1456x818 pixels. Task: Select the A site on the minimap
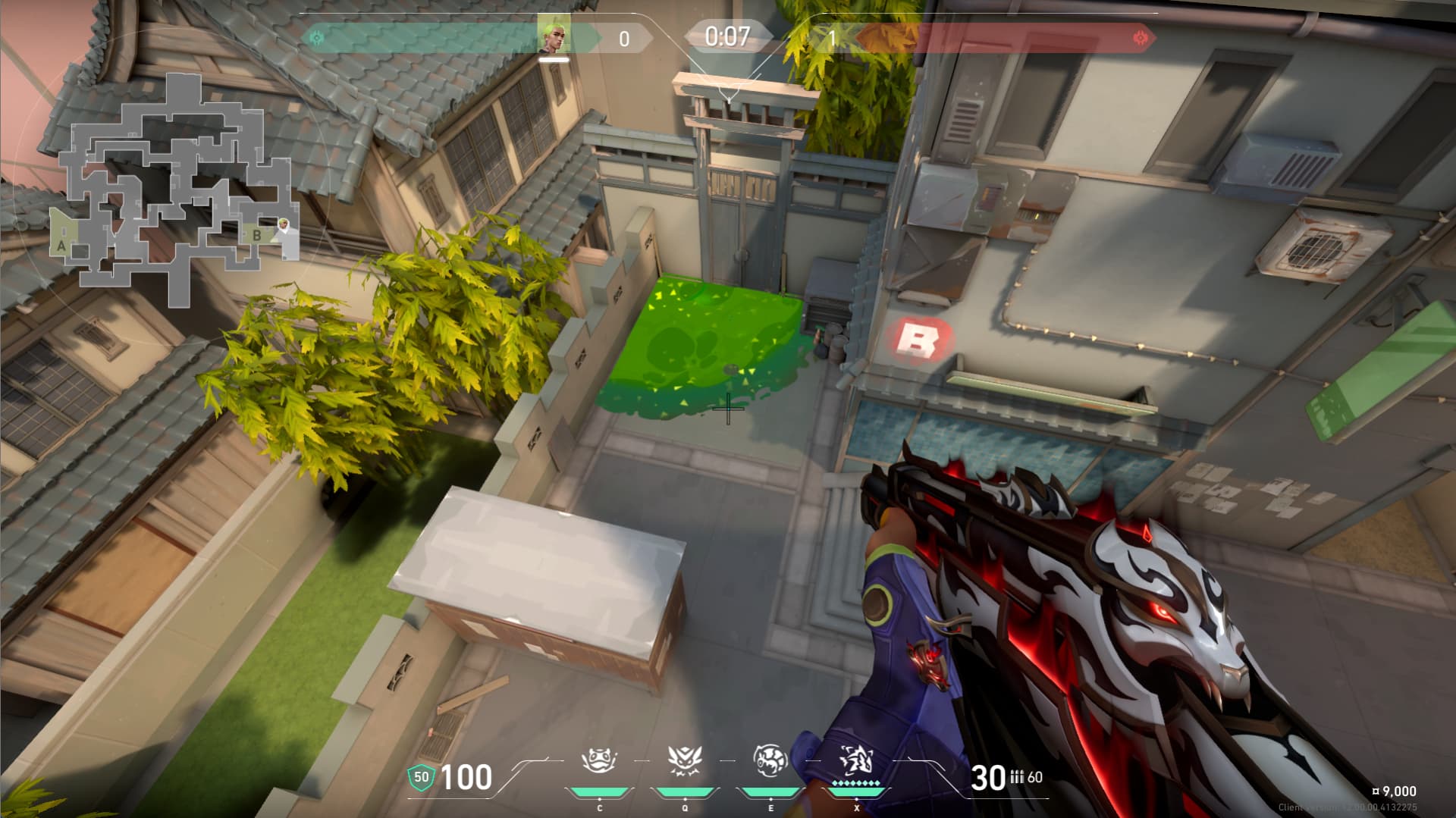[62, 245]
